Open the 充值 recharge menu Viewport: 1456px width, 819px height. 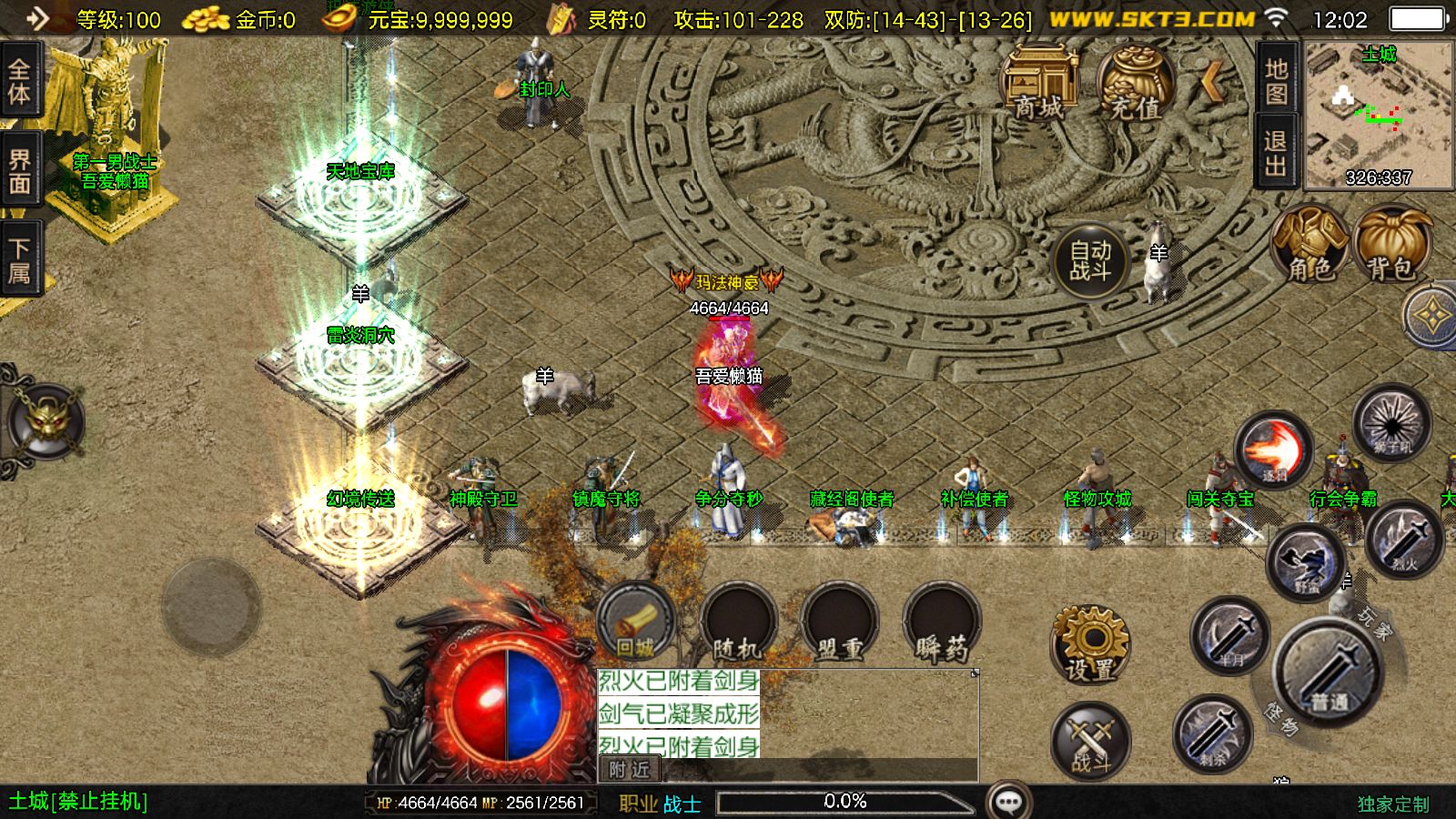pos(1135,84)
